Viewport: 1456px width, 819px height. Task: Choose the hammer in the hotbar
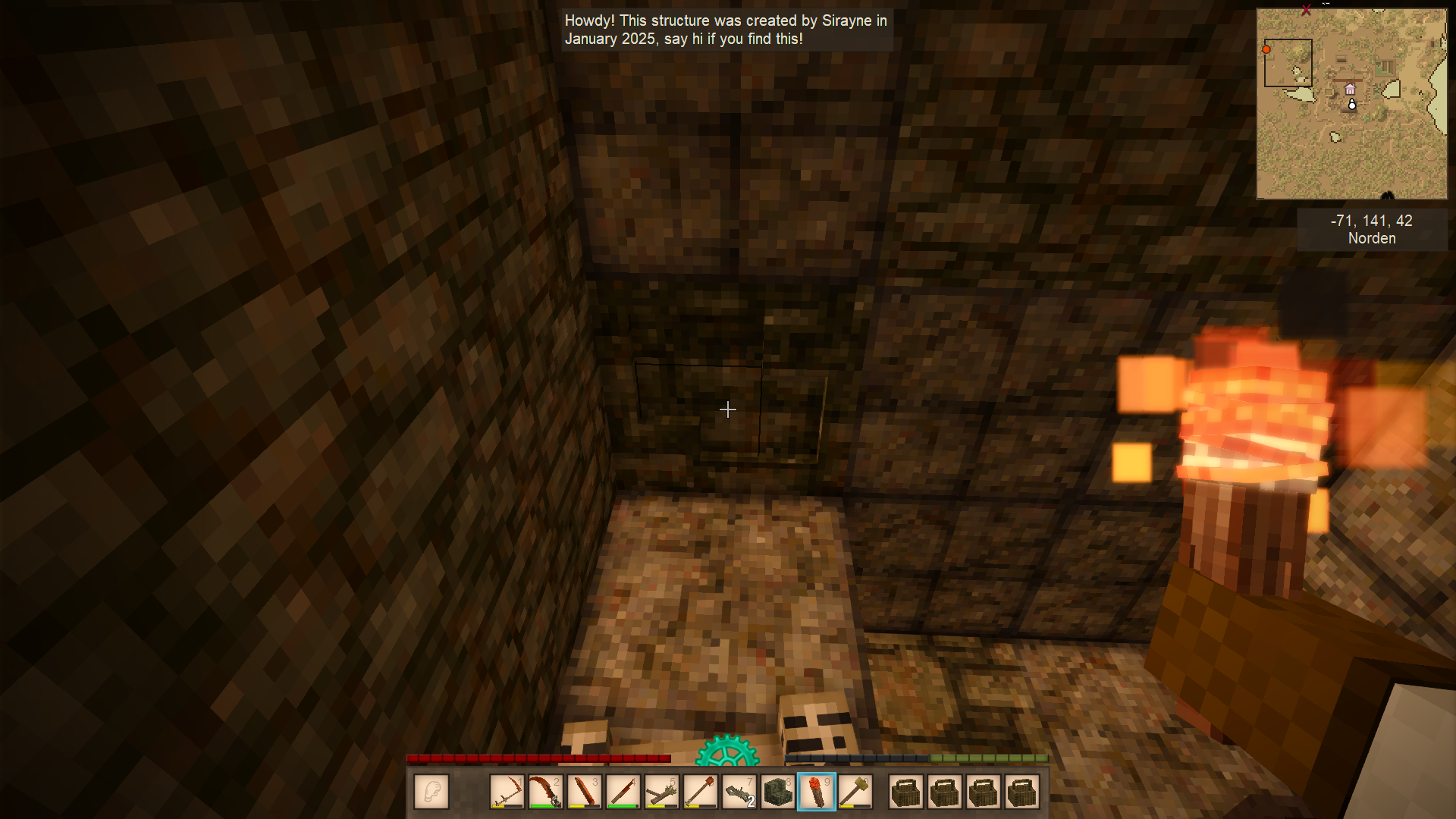coord(855,792)
